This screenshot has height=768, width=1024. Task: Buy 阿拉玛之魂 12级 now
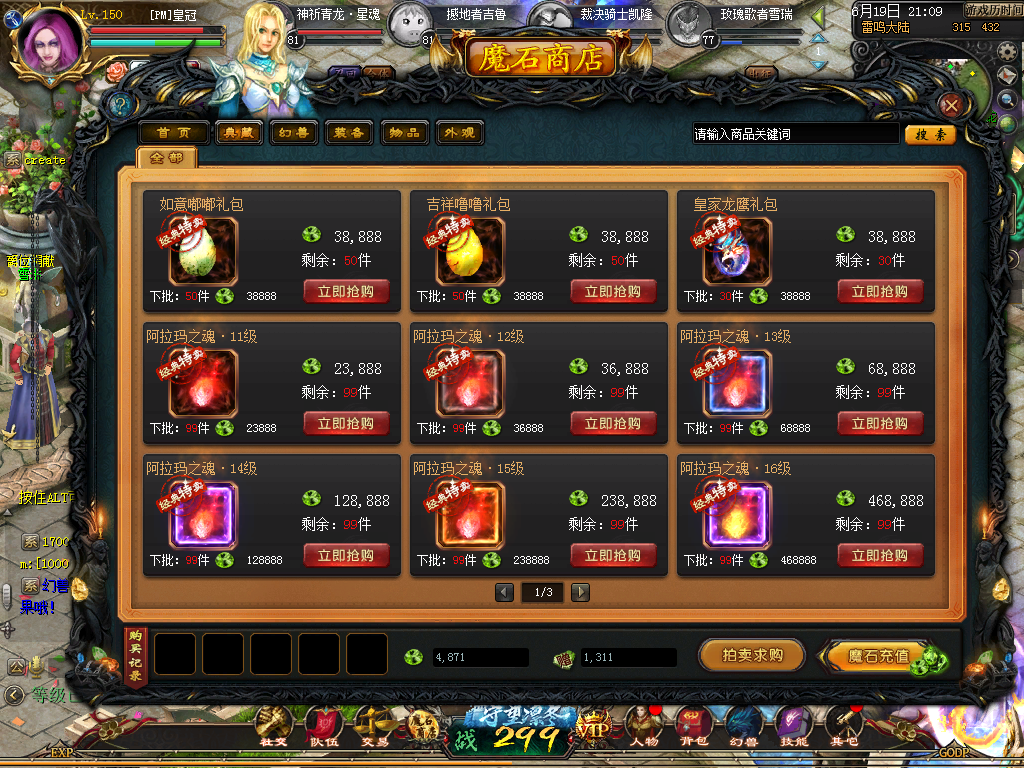point(613,424)
